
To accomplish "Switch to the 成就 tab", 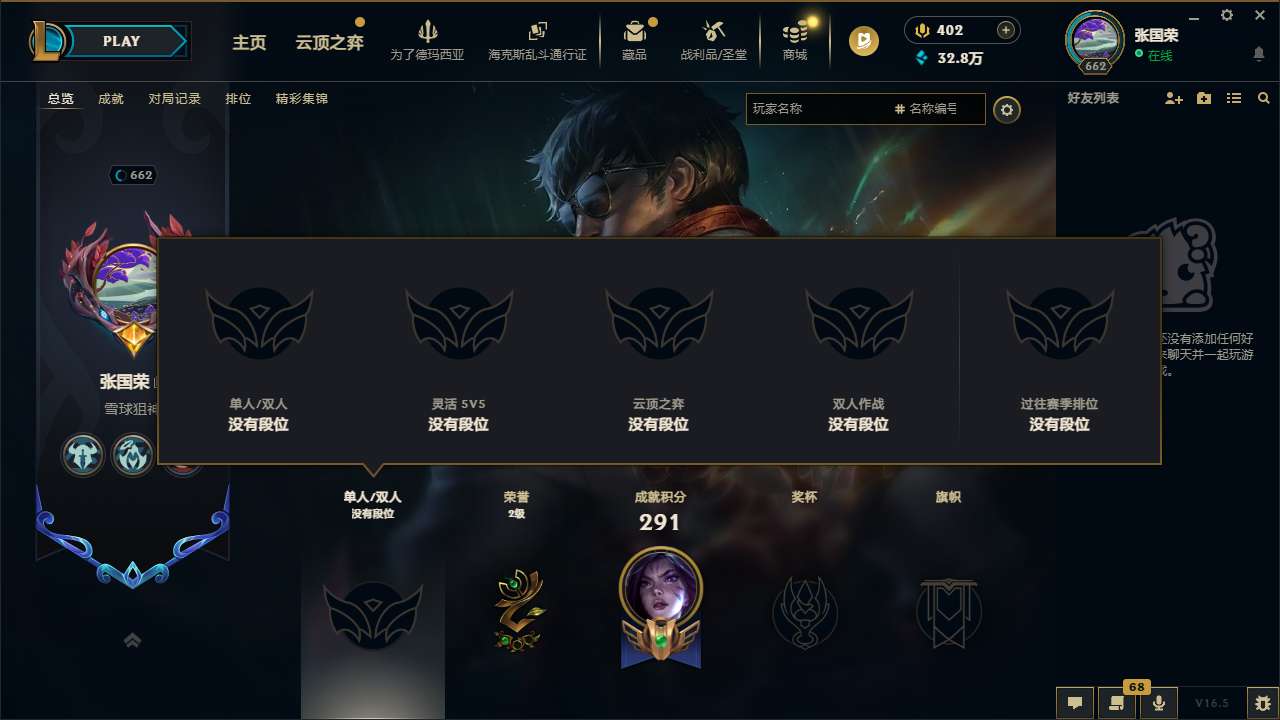I will tap(110, 98).
